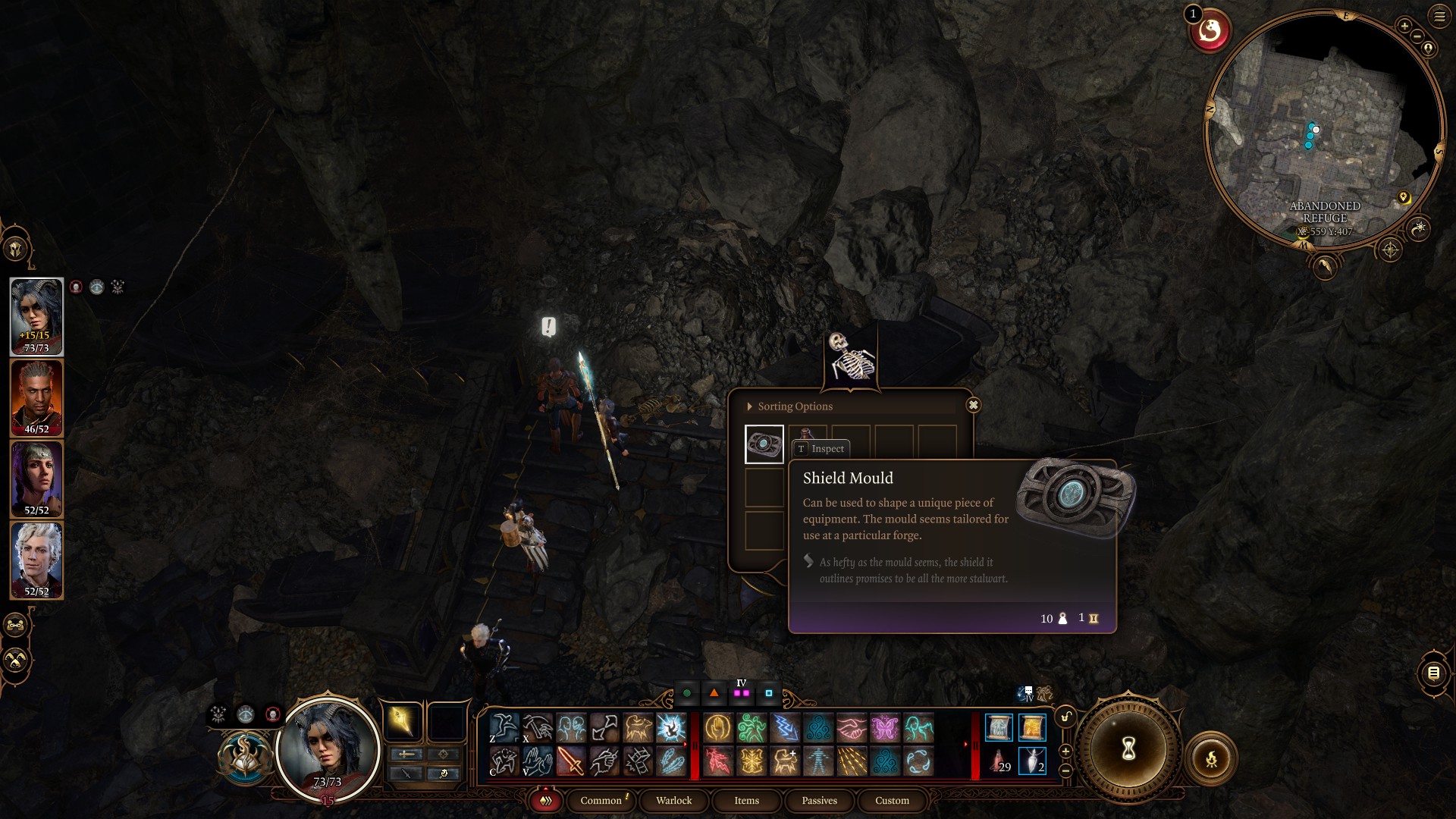
Task: Open the Passives tab
Action: [818, 801]
